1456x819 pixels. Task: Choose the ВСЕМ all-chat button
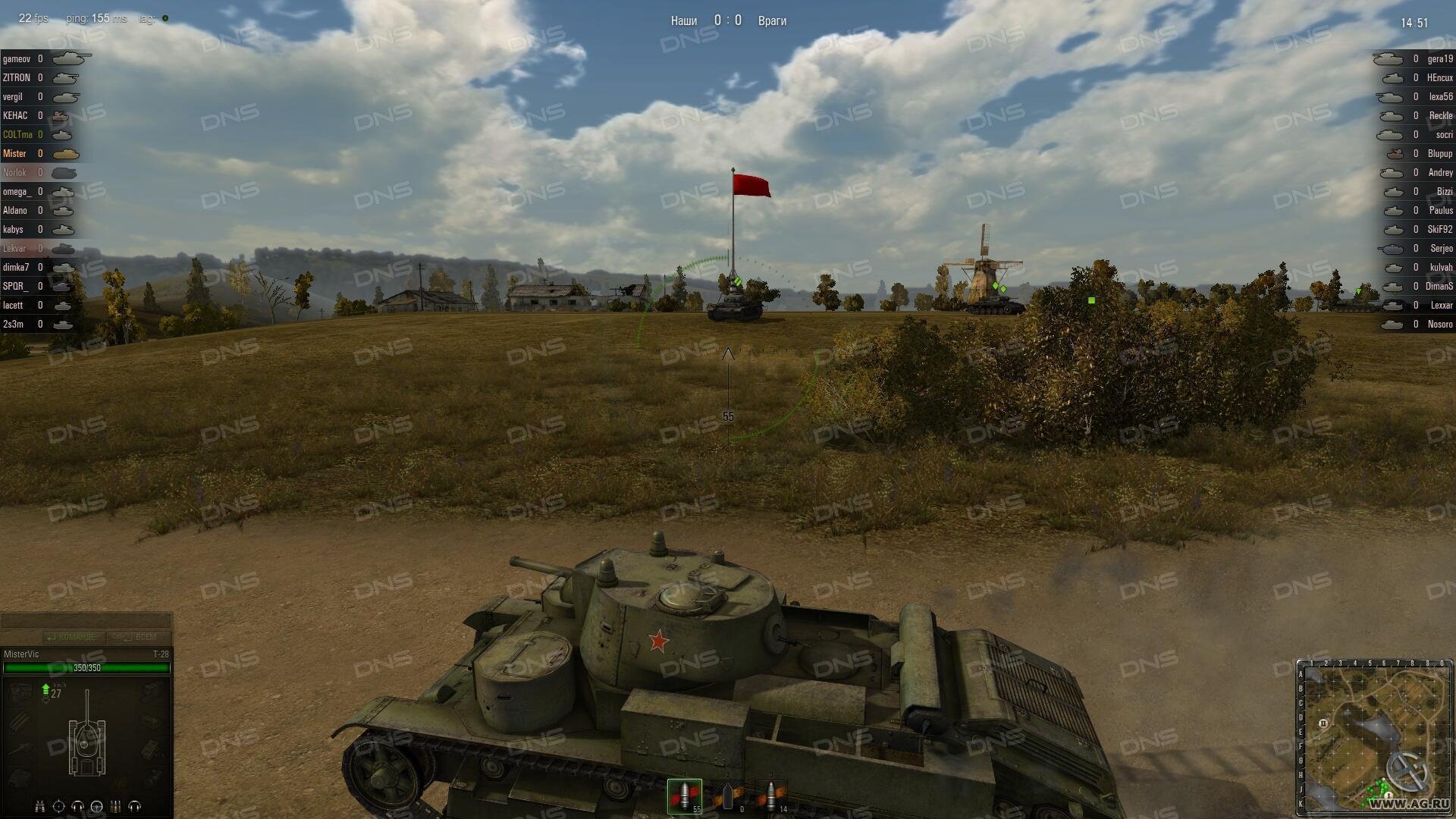coord(138,637)
